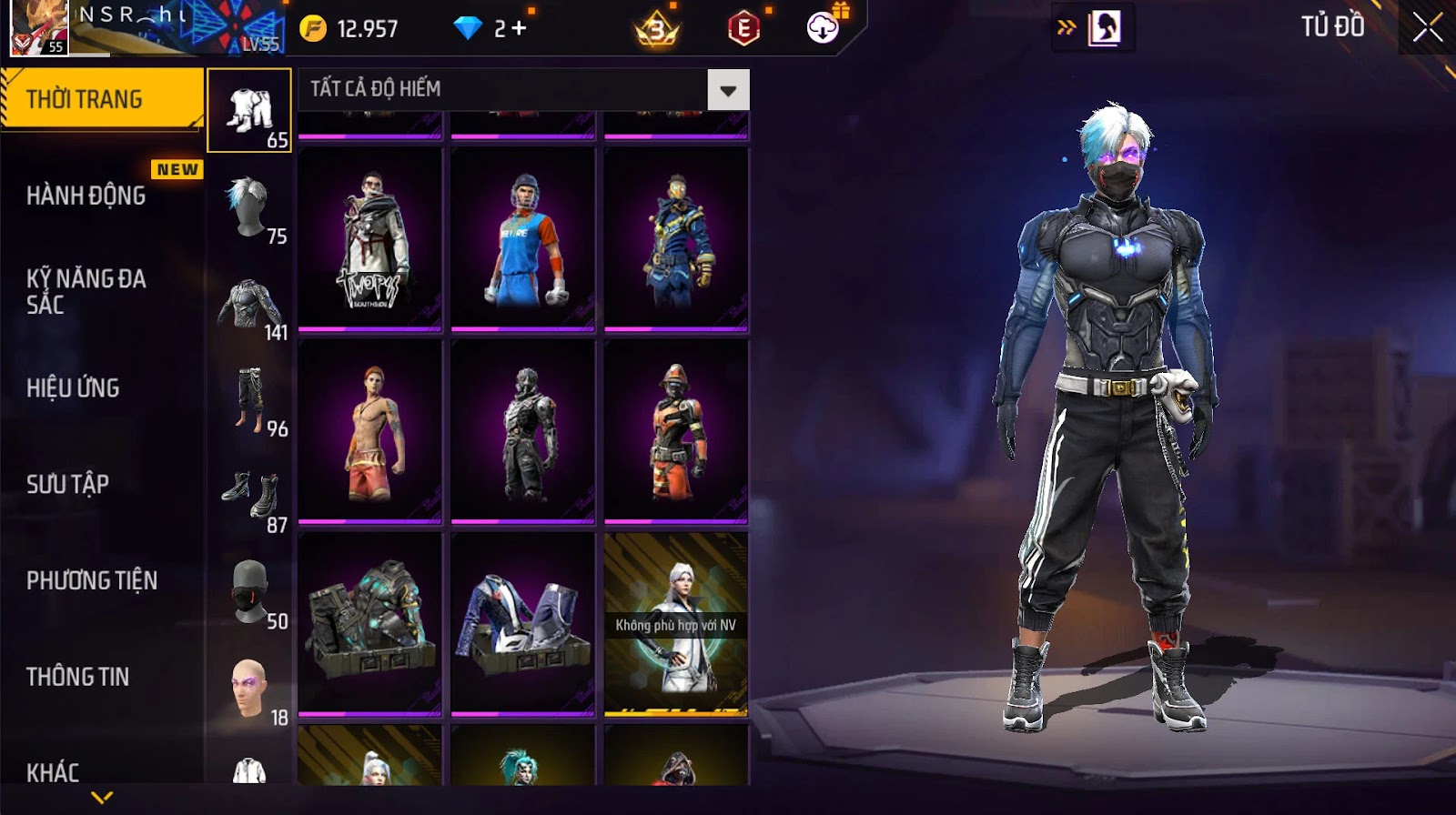Select the Thời Trang tab
This screenshot has width=1456, height=815.
[x=100, y=99]
